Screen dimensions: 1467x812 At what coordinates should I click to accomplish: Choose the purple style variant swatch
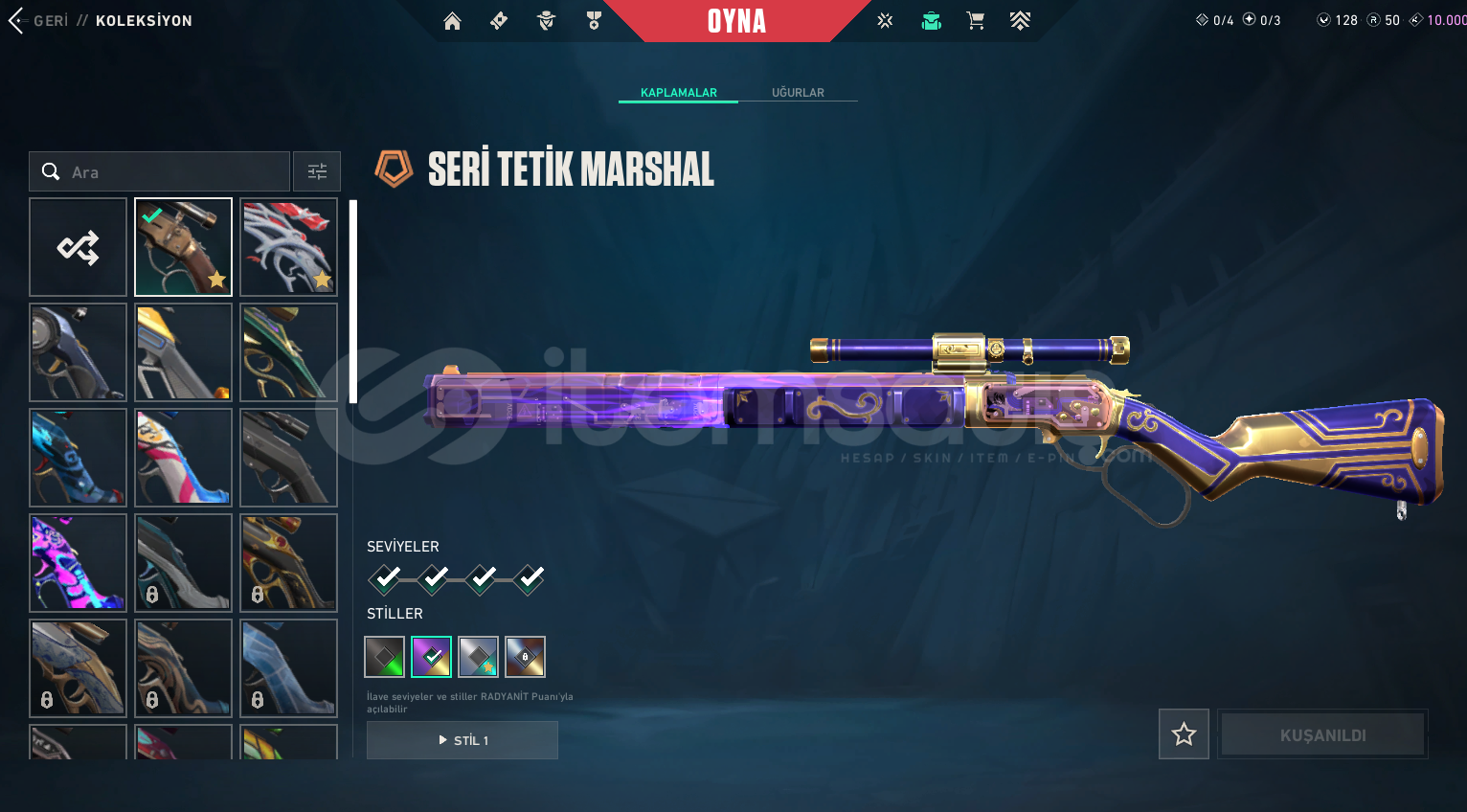point(431,657)
